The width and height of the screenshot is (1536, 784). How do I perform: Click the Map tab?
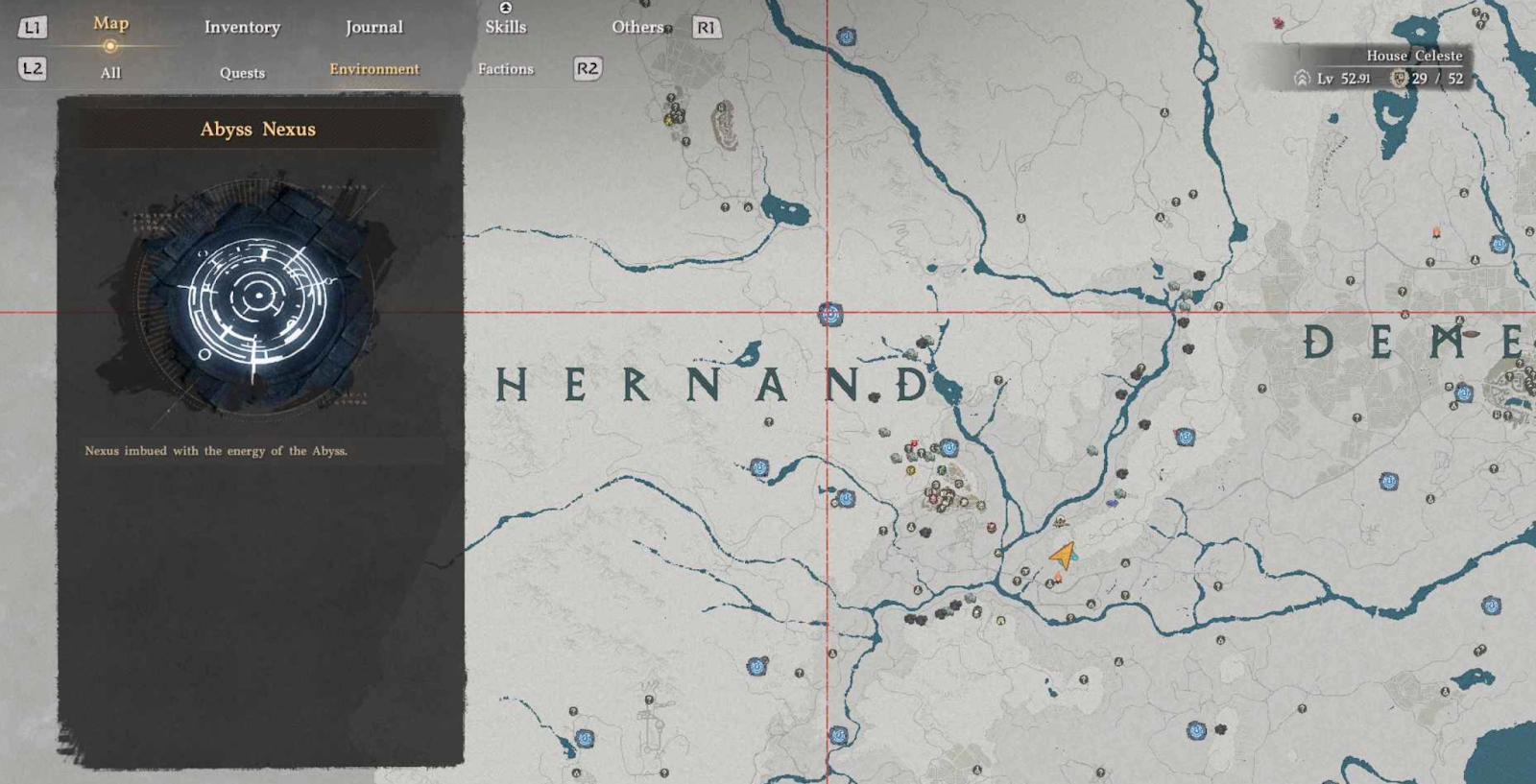(x=110, y=24)
